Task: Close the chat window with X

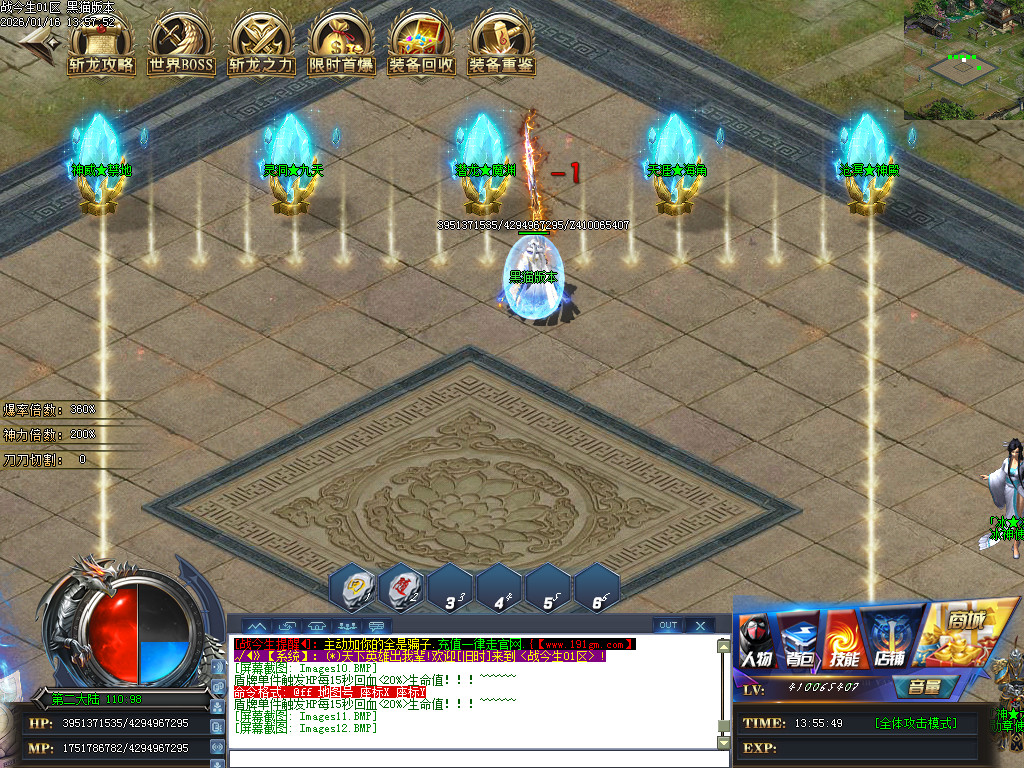Action: (x=700, y=626)
